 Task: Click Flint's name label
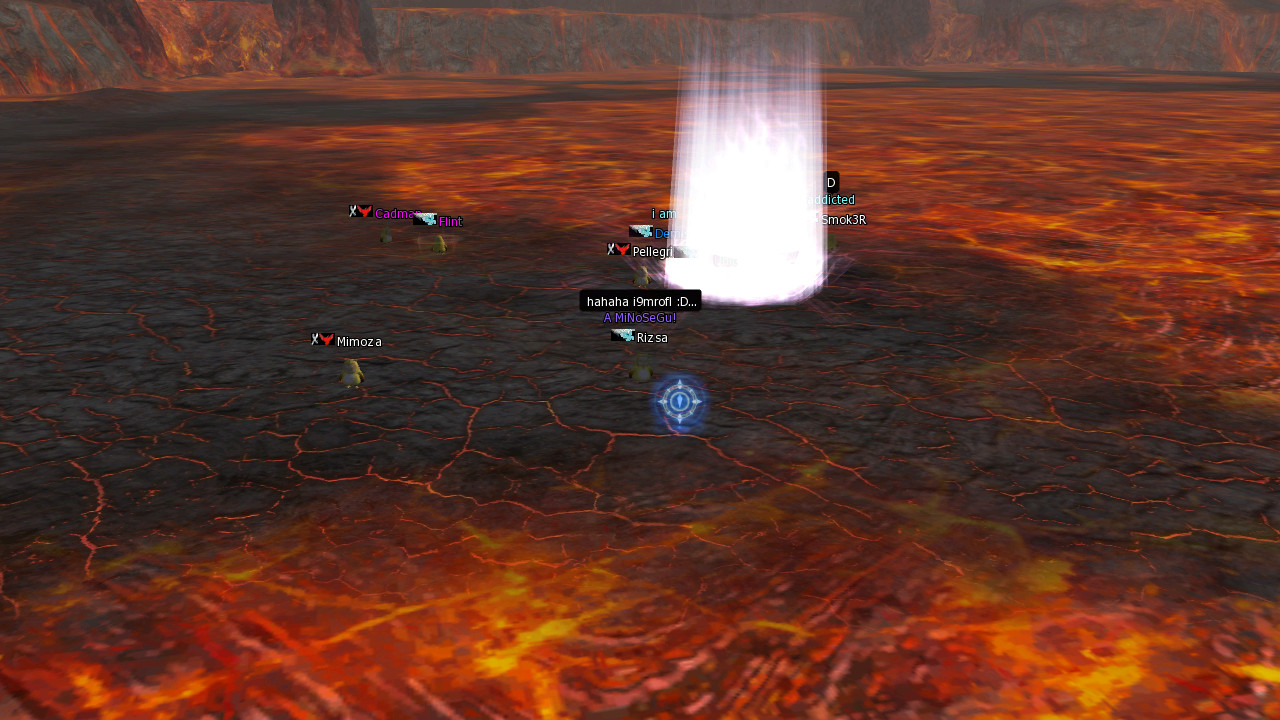point(450,222)
